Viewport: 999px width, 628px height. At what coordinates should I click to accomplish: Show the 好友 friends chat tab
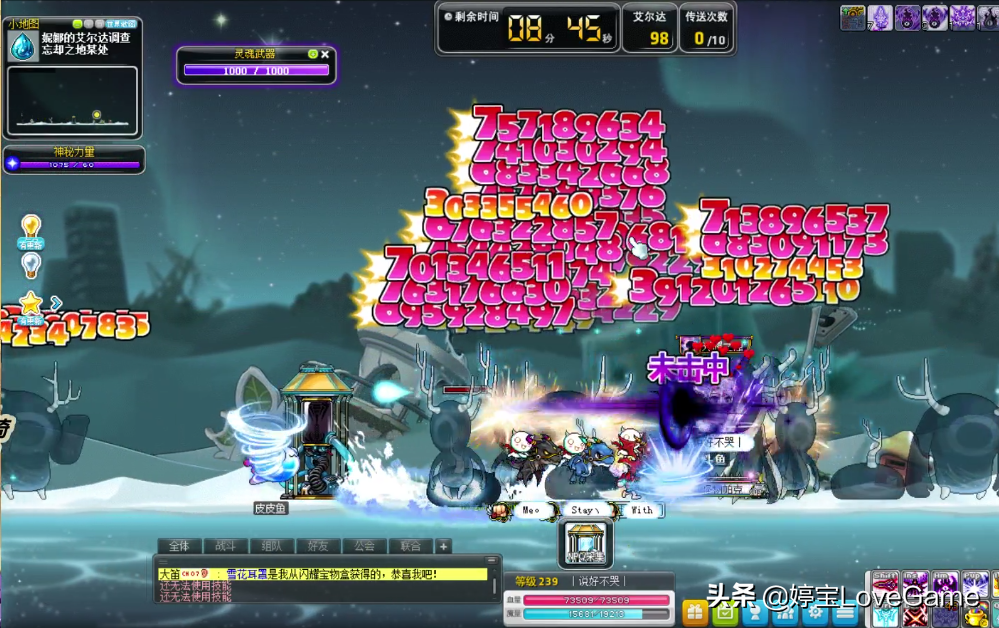(318, 546)
